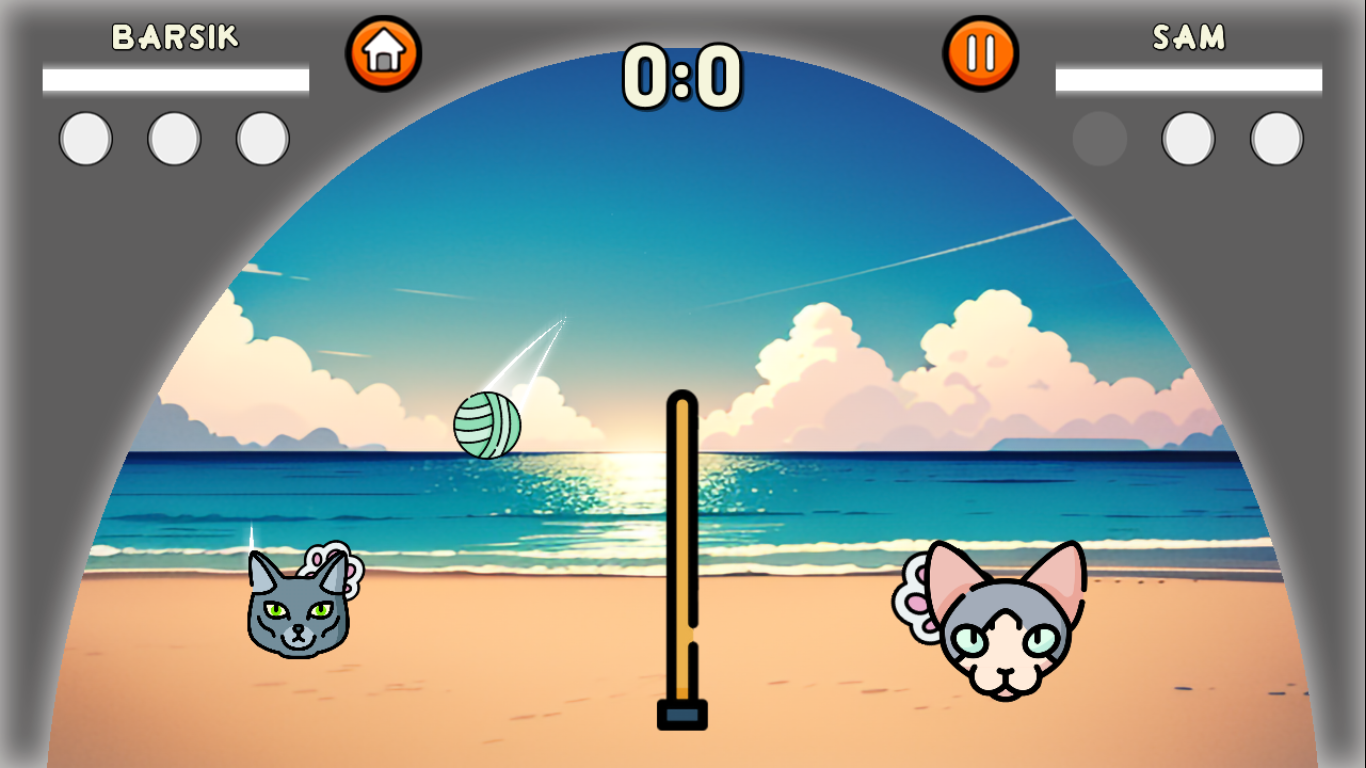Select the SAM player name label

(x=1189, y=36)
